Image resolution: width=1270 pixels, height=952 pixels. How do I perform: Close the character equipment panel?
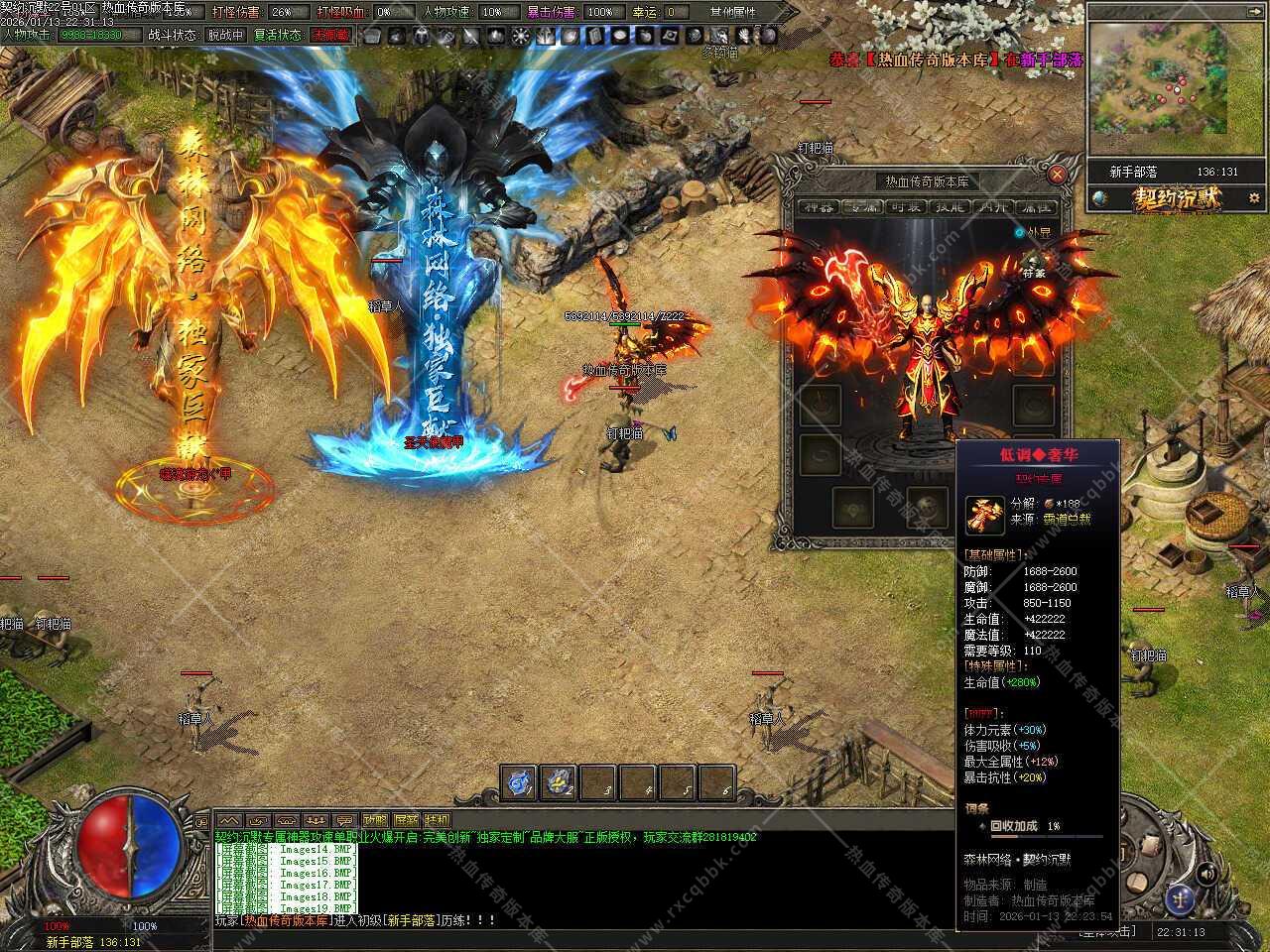click(x=1057, y=175)
